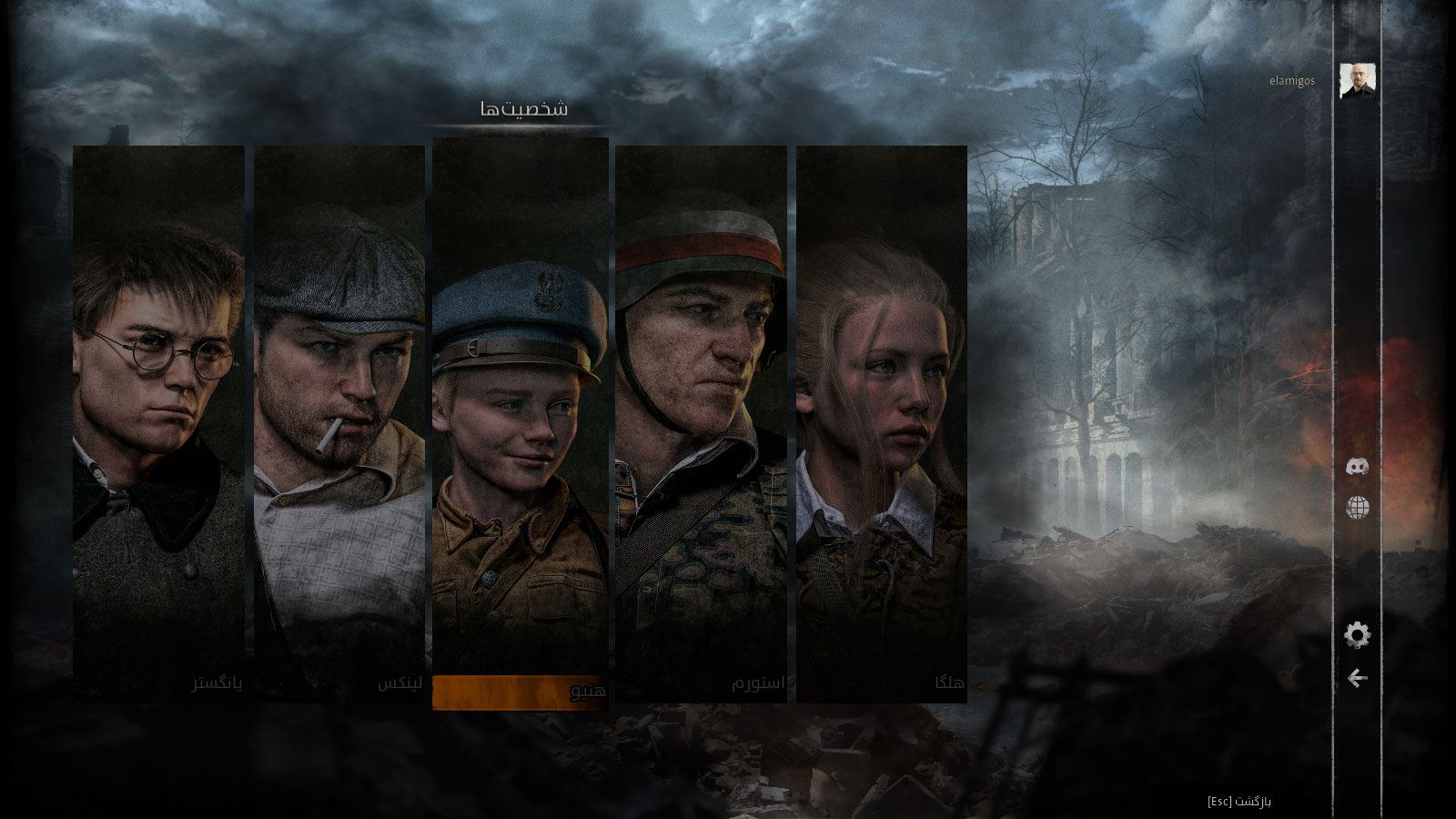Open settings with the gear icon
This screenshot has width=1456, height=819.
coord(1357,635)
